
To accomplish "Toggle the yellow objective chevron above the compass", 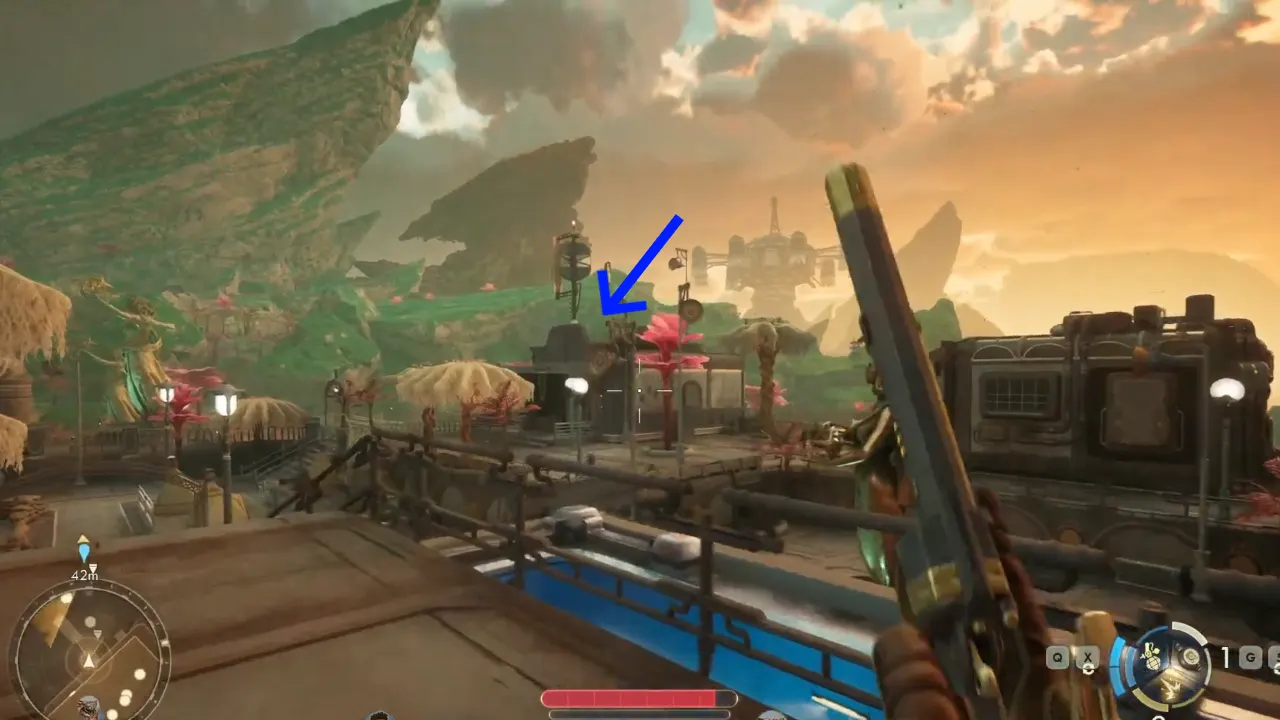I will click(82, 538).
